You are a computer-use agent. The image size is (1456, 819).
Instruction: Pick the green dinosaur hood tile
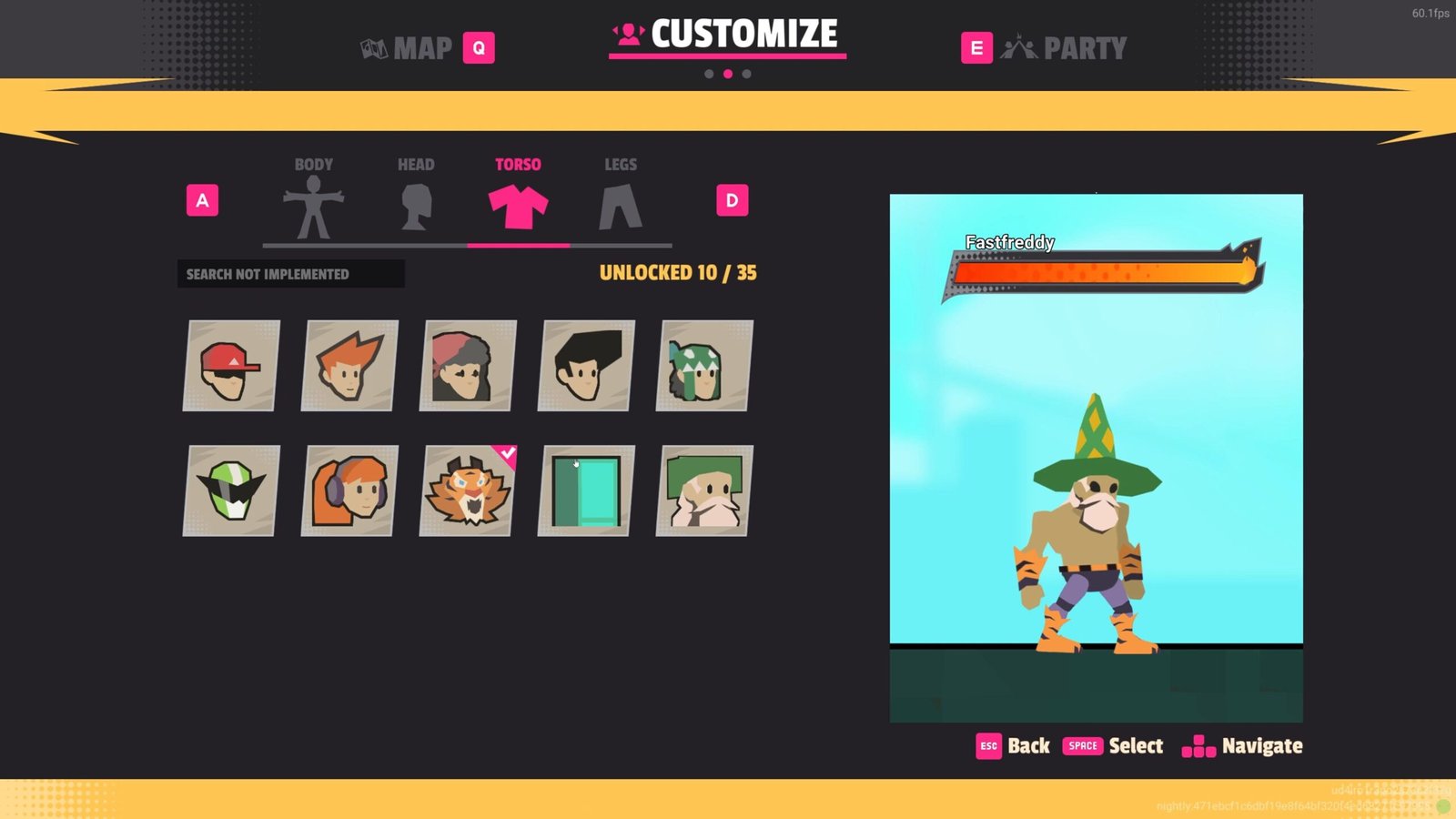click(x=704, y=366)
